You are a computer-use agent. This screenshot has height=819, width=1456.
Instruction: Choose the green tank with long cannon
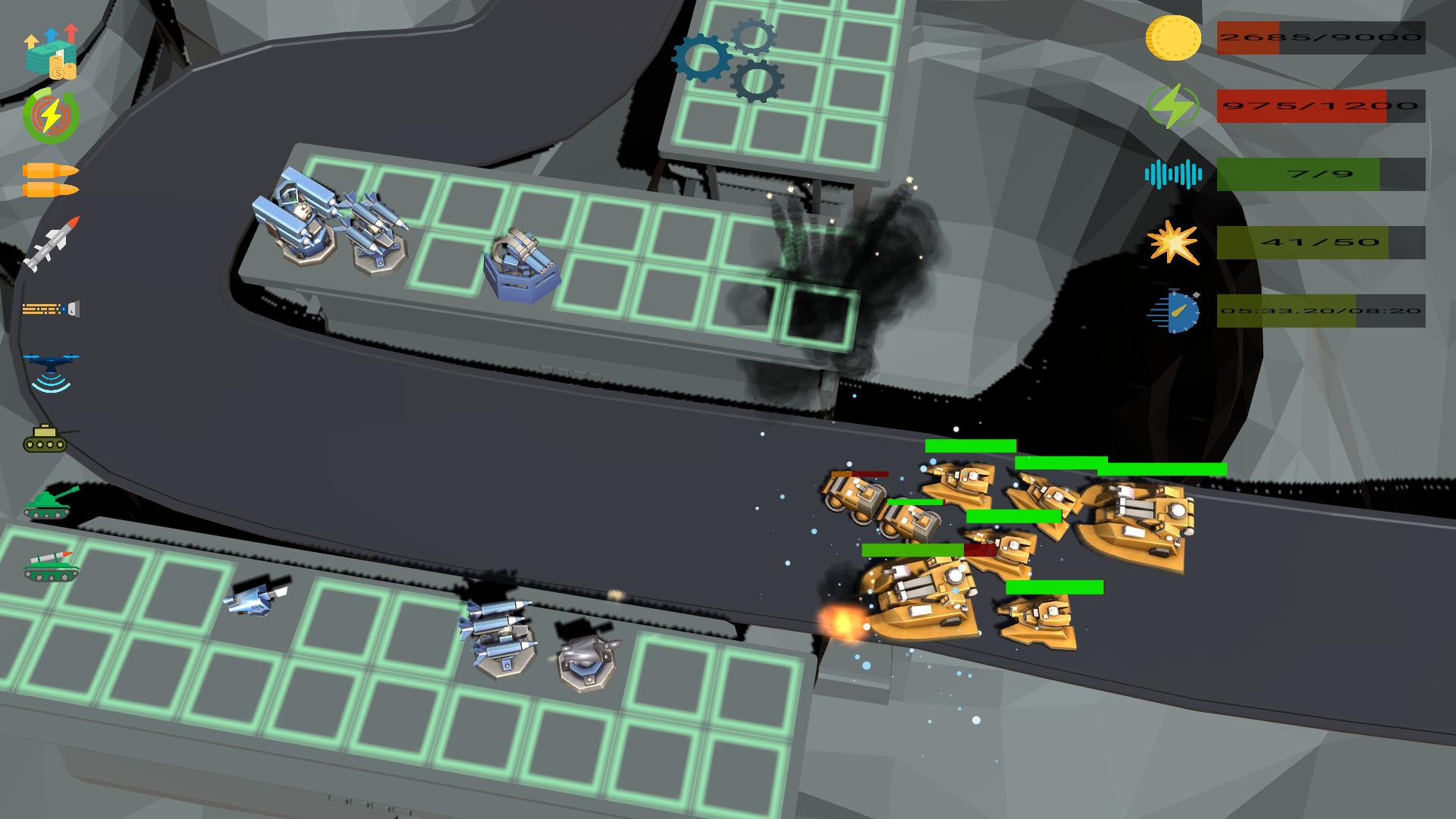[x=51, y=503]
